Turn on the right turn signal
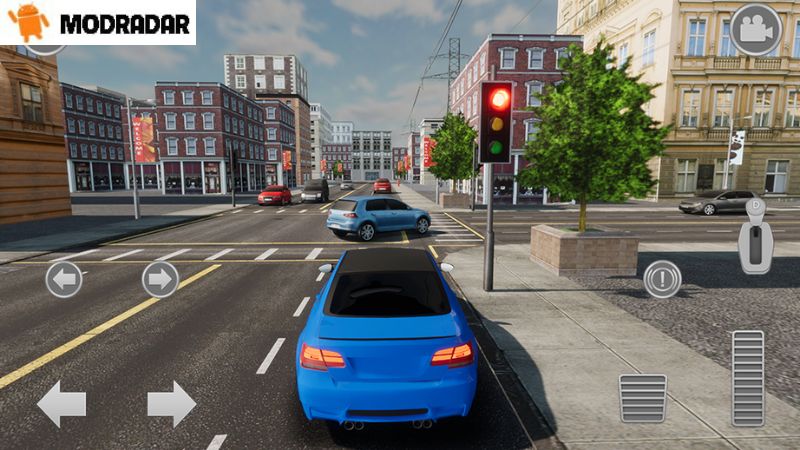Image resolution: width=800 pixels, height=450 pixels. pos(160,279)
